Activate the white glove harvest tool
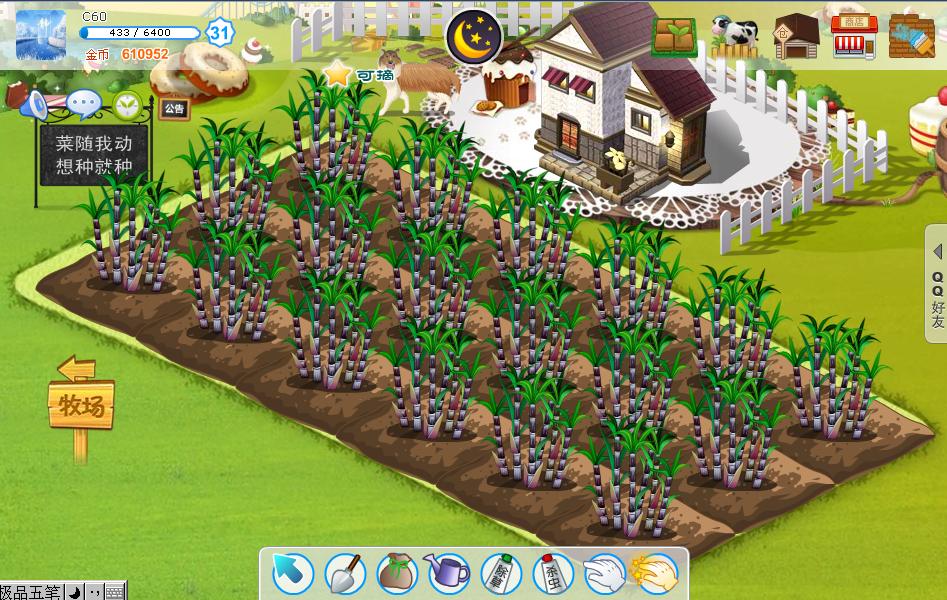Screen dimensions: 947x600 tap(604, 573)
